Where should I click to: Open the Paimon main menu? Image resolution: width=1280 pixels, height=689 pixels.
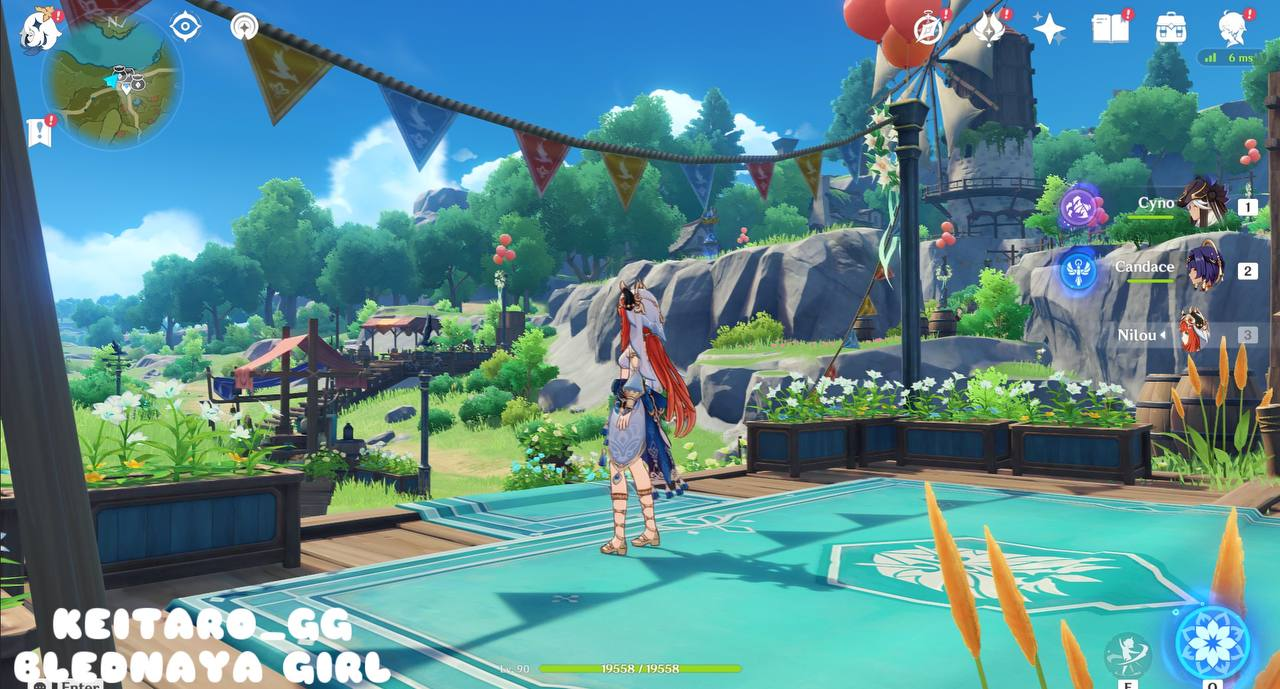pyautogui.click(x=41, y=29)
